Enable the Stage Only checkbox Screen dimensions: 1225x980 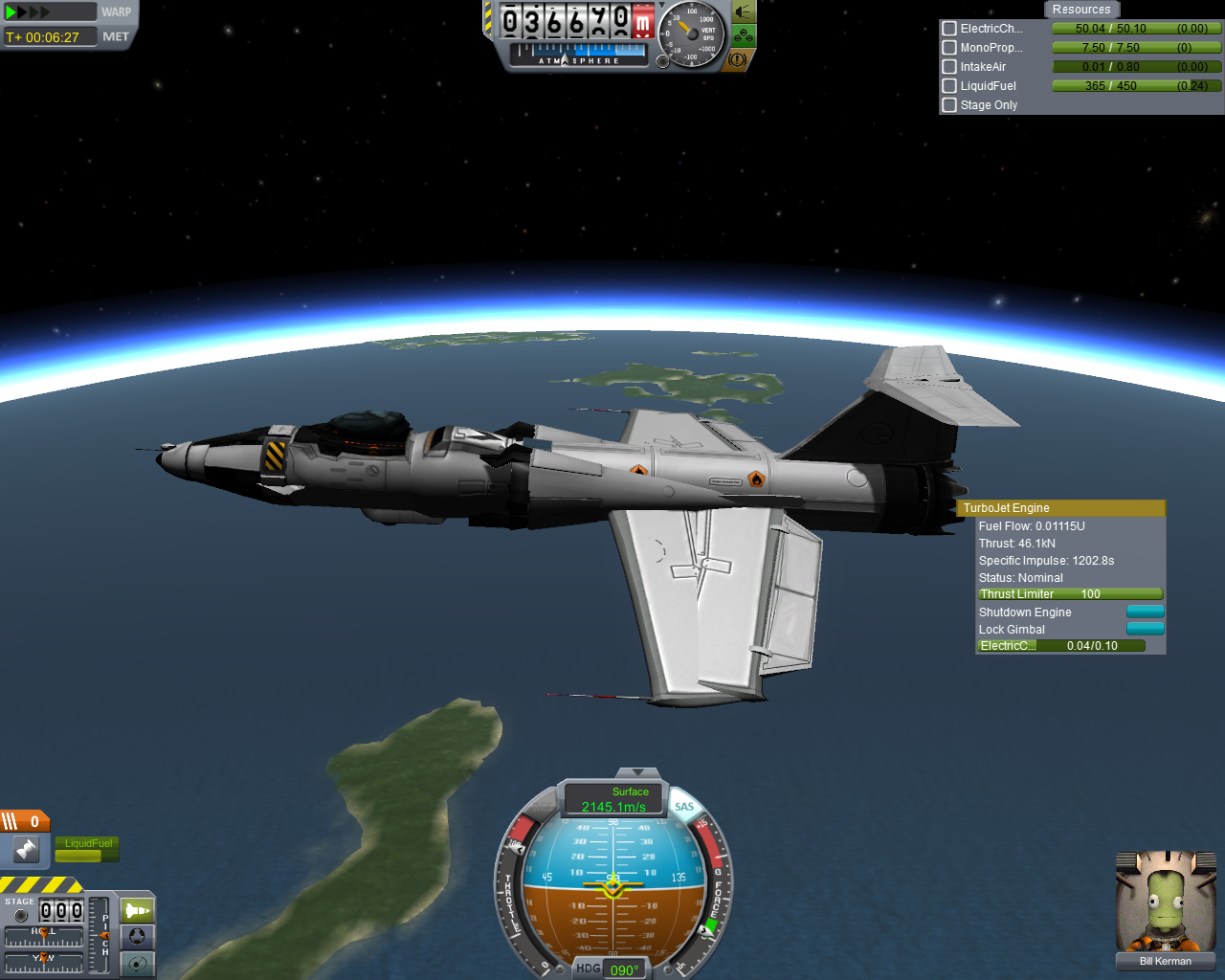[x=949, y=105]
